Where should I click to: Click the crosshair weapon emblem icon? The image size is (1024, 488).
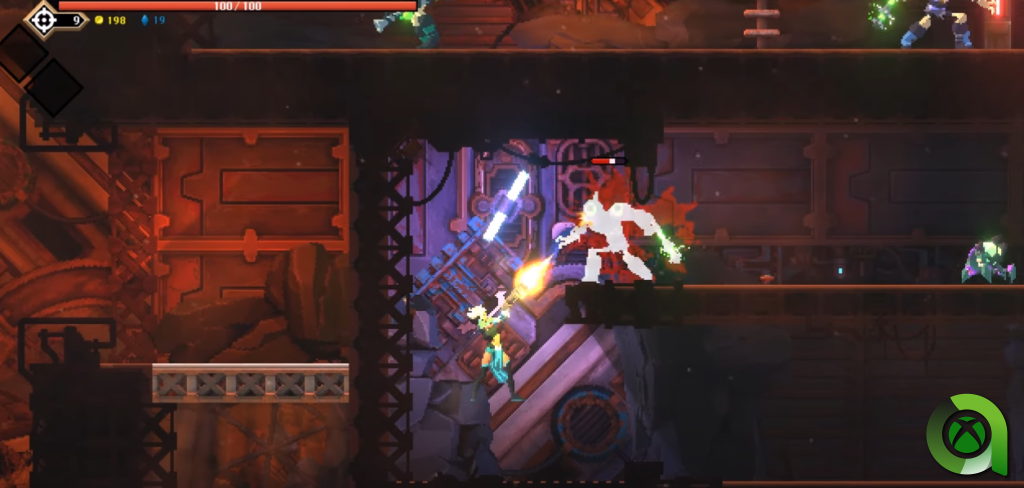(42, 18)
